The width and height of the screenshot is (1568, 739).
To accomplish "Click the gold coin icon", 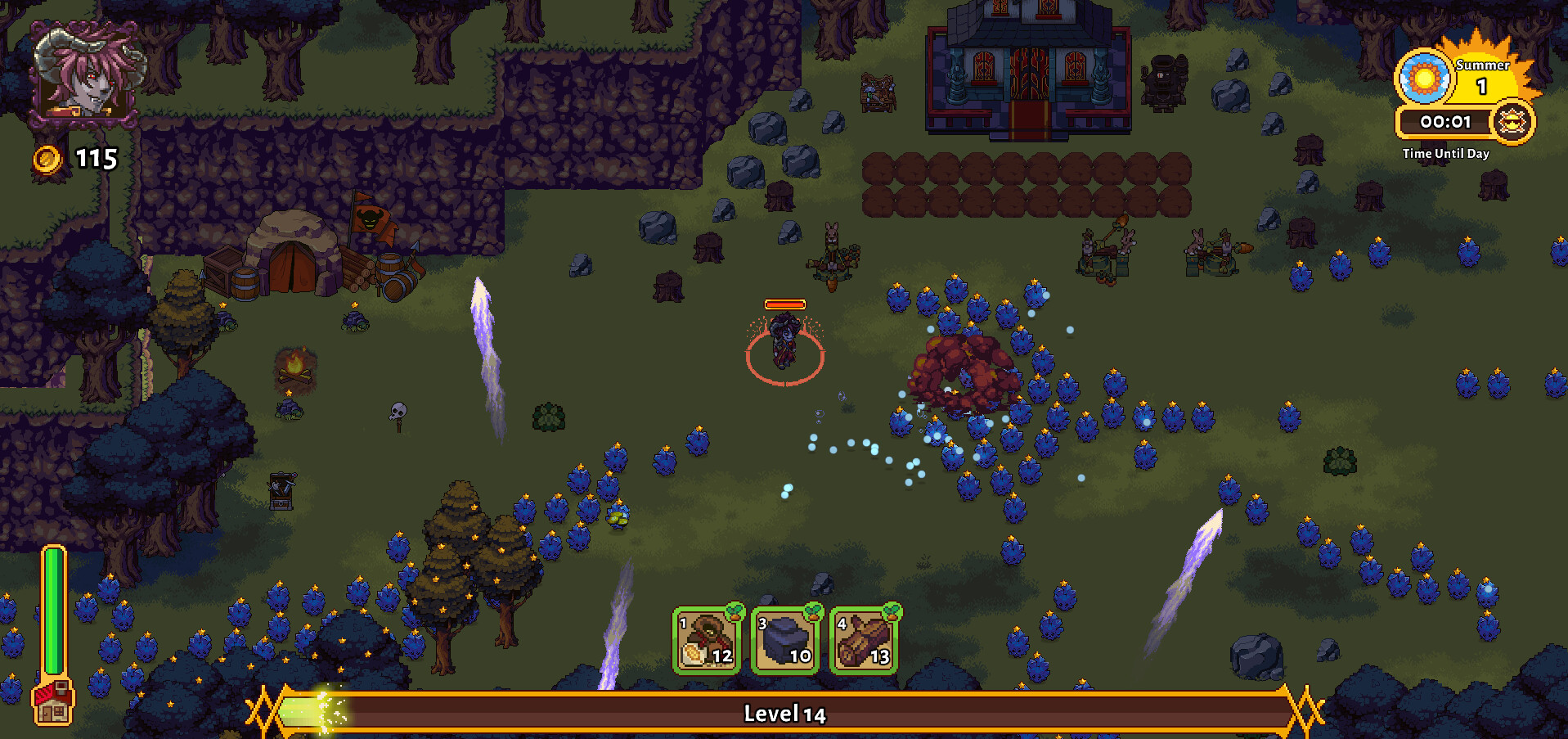I will 47,159.
